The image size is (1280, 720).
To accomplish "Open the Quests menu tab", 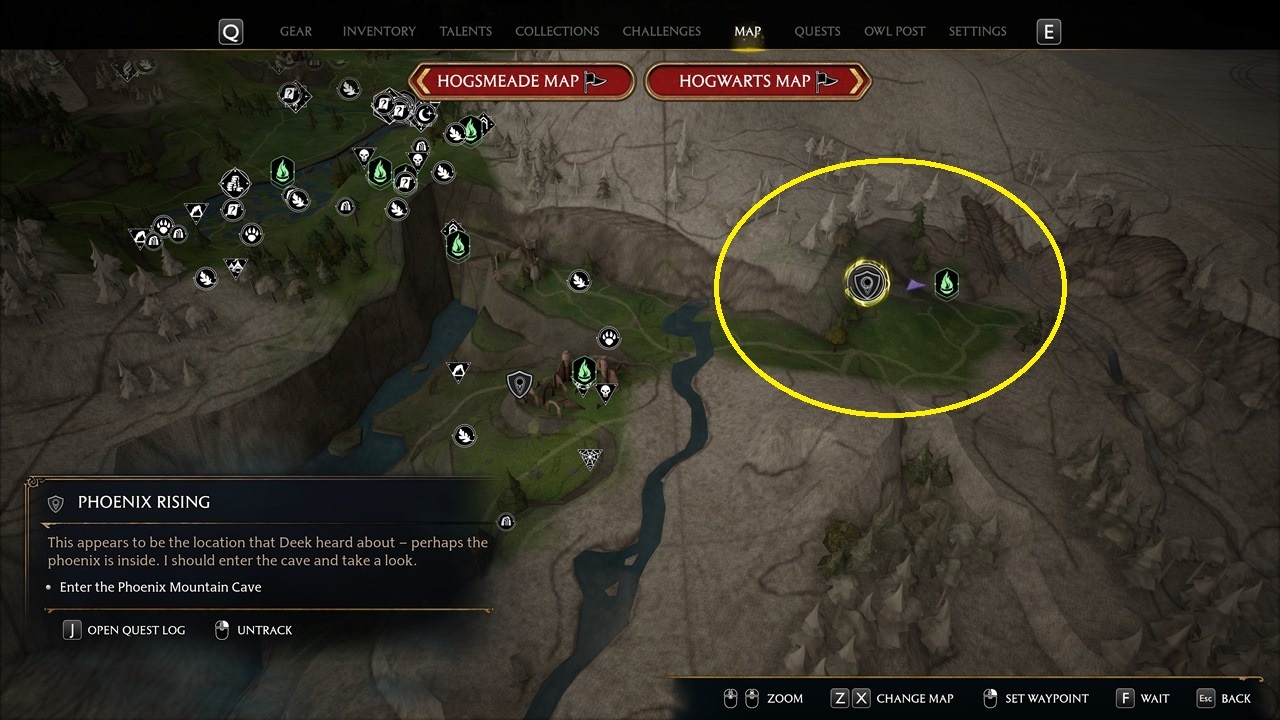I will pos(817,31).
